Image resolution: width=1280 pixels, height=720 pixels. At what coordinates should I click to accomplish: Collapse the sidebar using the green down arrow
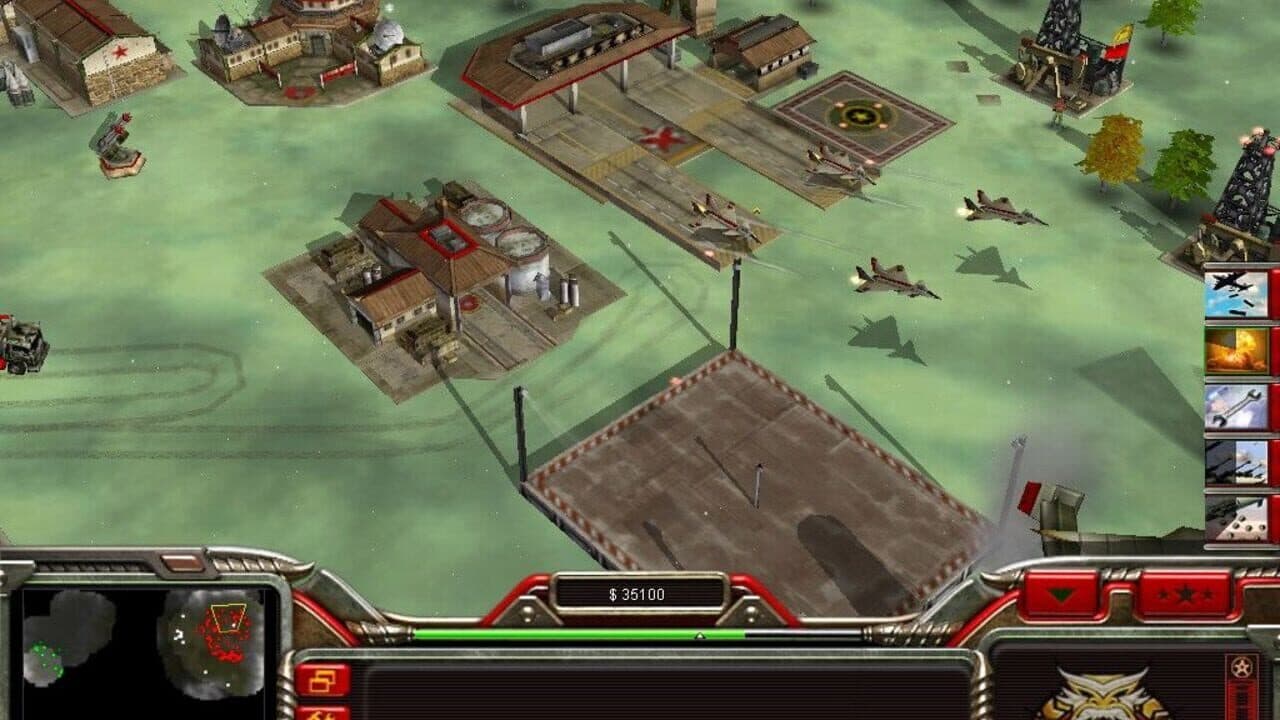point(1062,594)
